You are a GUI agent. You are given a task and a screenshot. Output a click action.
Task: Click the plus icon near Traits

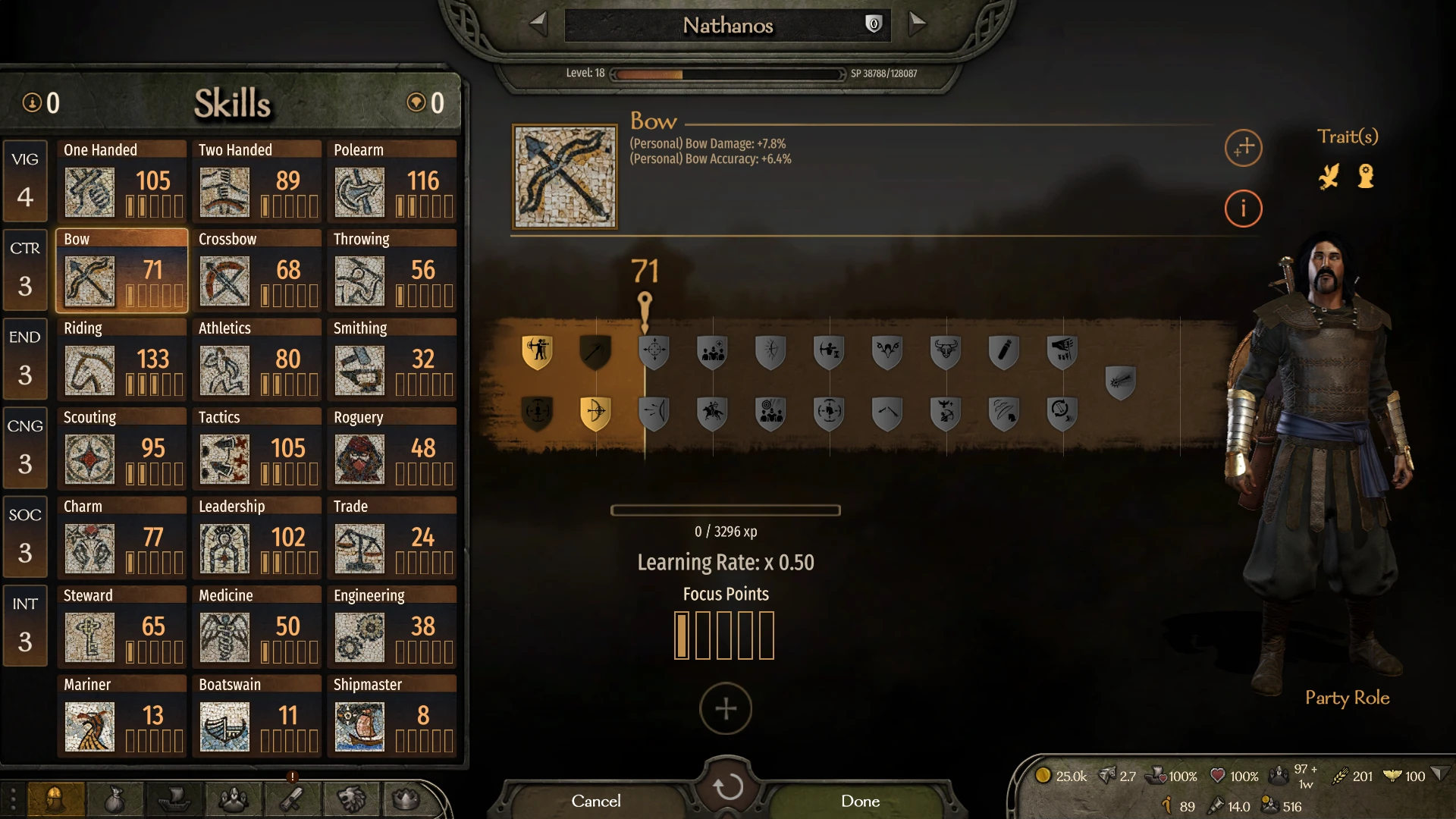[x=1243, y=149]
